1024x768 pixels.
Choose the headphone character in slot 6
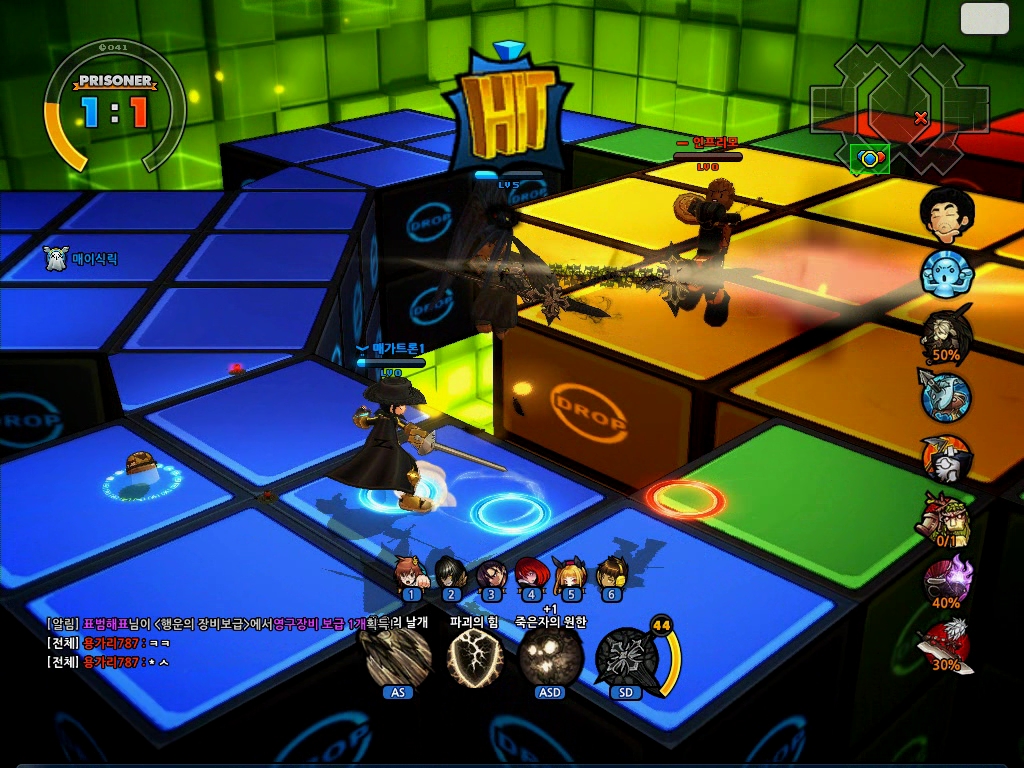[611, 574]
